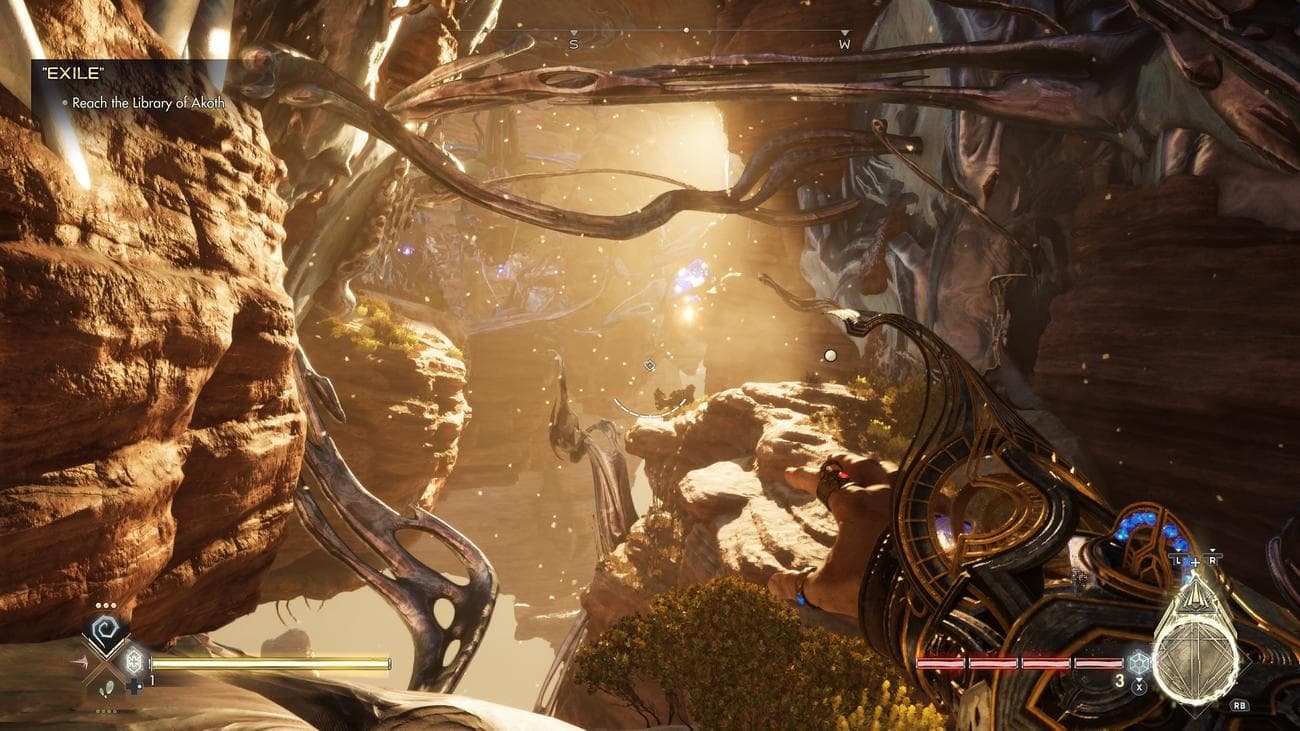Click the snowflake icon beside the health bar
Viewport: 1300px width, 731px height.
[x=135, y=661]
